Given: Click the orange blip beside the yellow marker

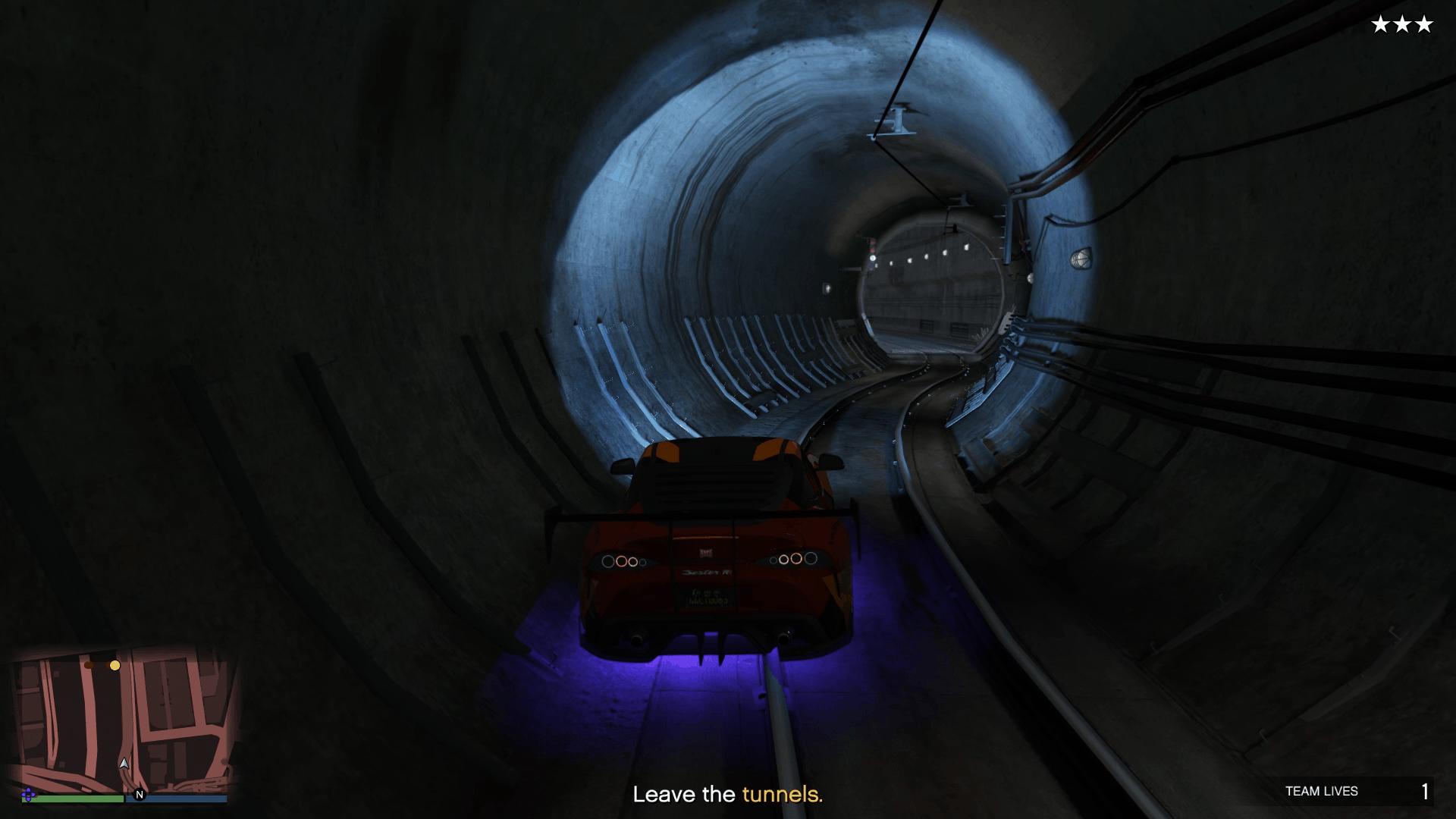Looking at the screenshot, I should click(x=89, y=666).
